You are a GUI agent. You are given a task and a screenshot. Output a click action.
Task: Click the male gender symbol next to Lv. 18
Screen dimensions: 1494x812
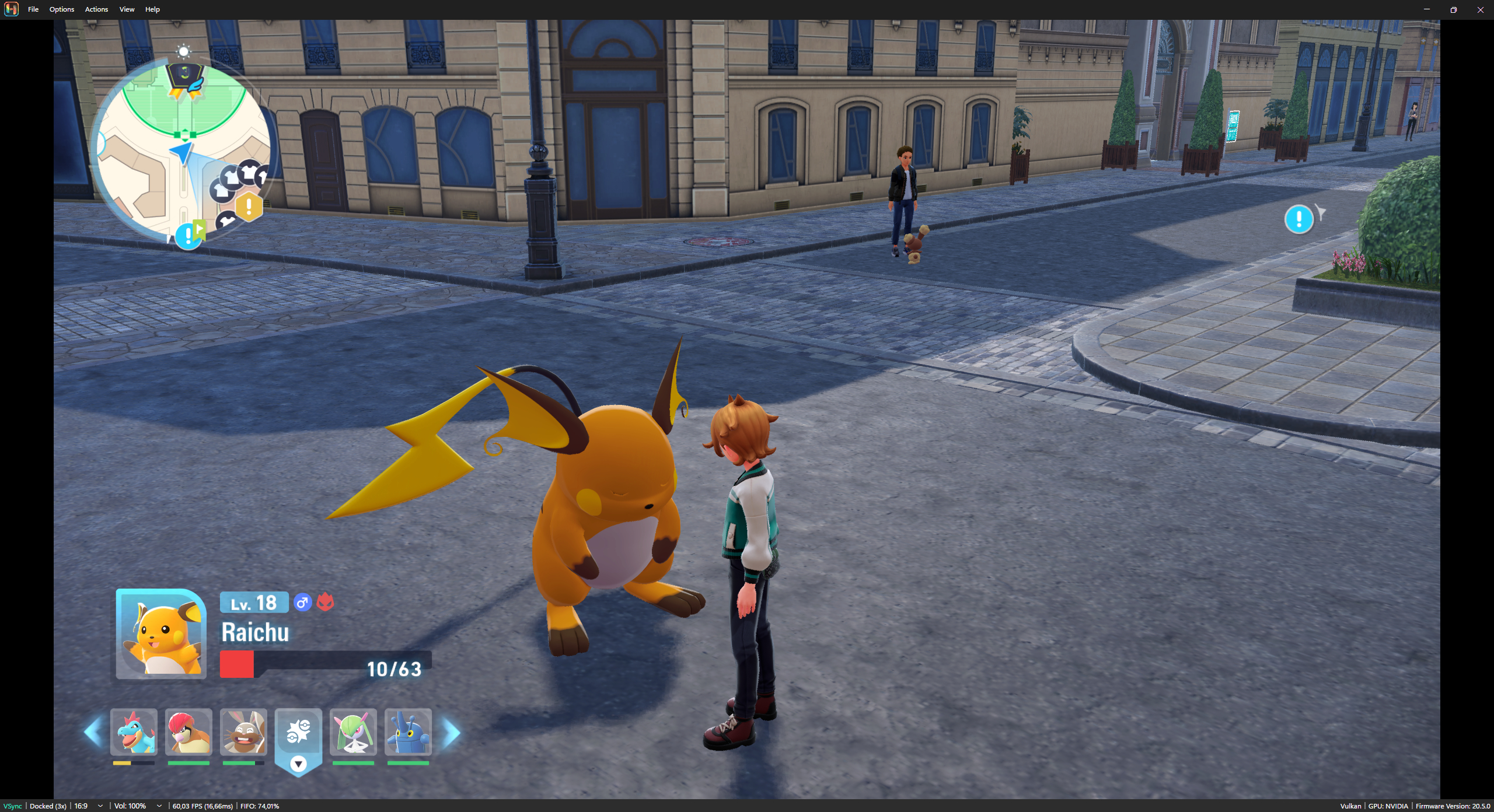click(x=302, y=602)
